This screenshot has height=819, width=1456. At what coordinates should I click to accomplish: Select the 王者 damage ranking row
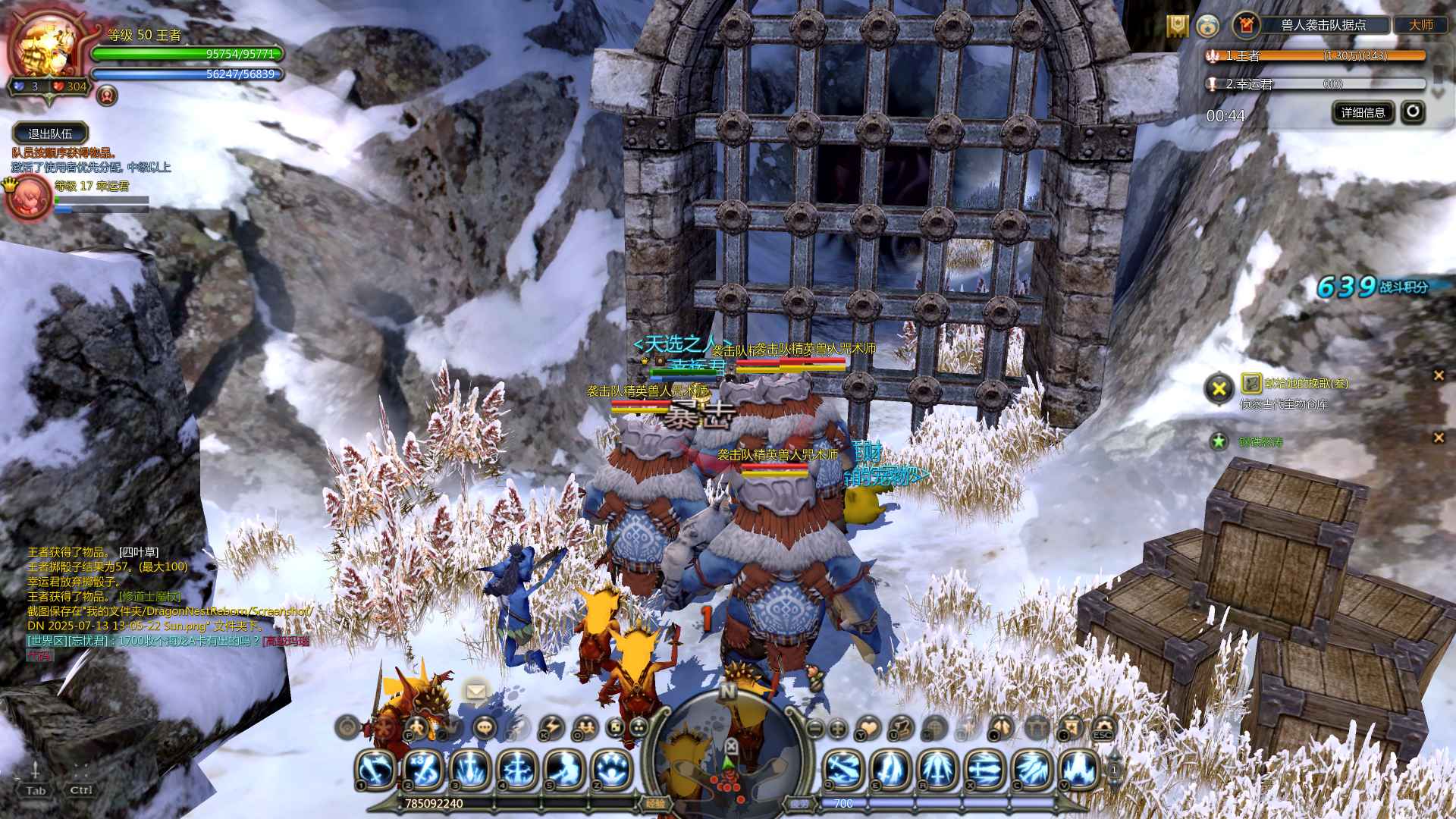[x=1316, y=55]
